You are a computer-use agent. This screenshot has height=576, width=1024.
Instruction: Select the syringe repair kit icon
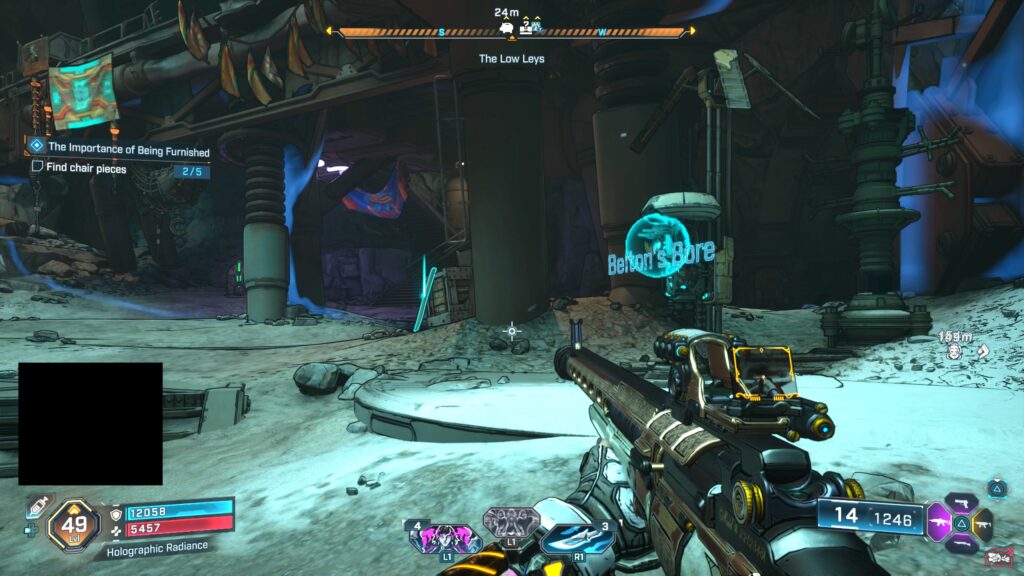[x=35, y=508]
